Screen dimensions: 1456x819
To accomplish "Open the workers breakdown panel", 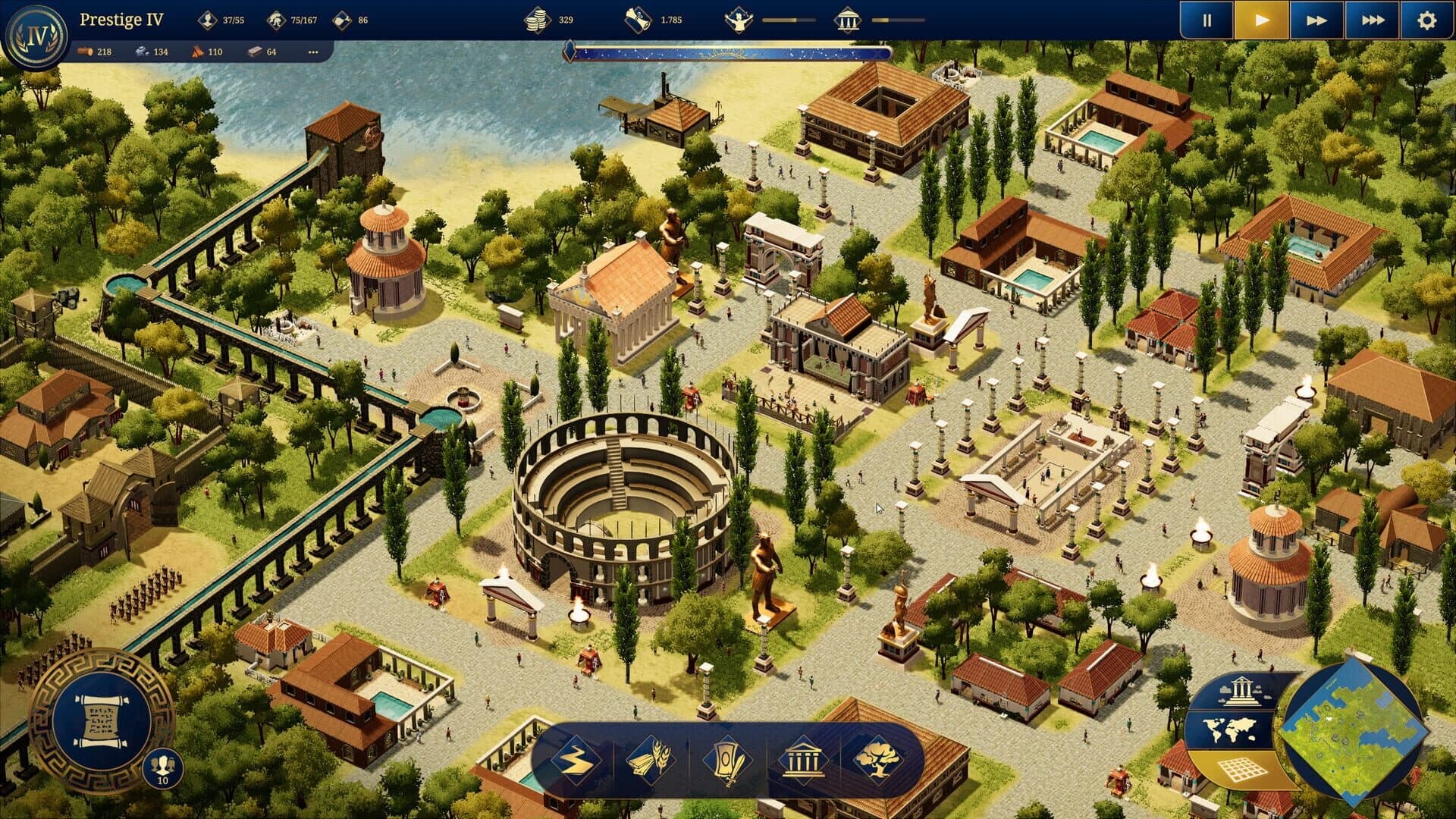I will click(278, 20).
